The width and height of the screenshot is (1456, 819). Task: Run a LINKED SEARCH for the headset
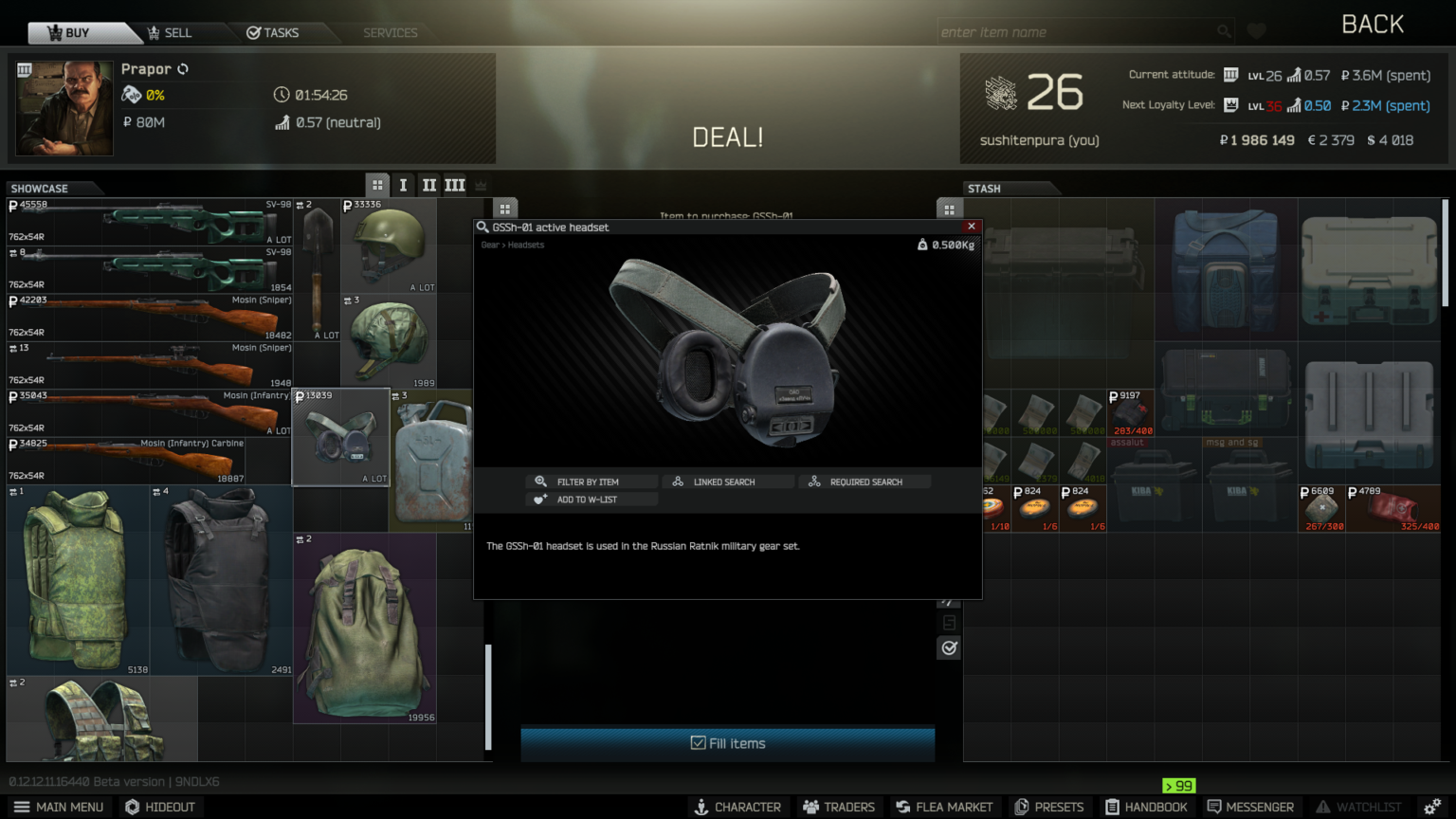click(724, 482)
